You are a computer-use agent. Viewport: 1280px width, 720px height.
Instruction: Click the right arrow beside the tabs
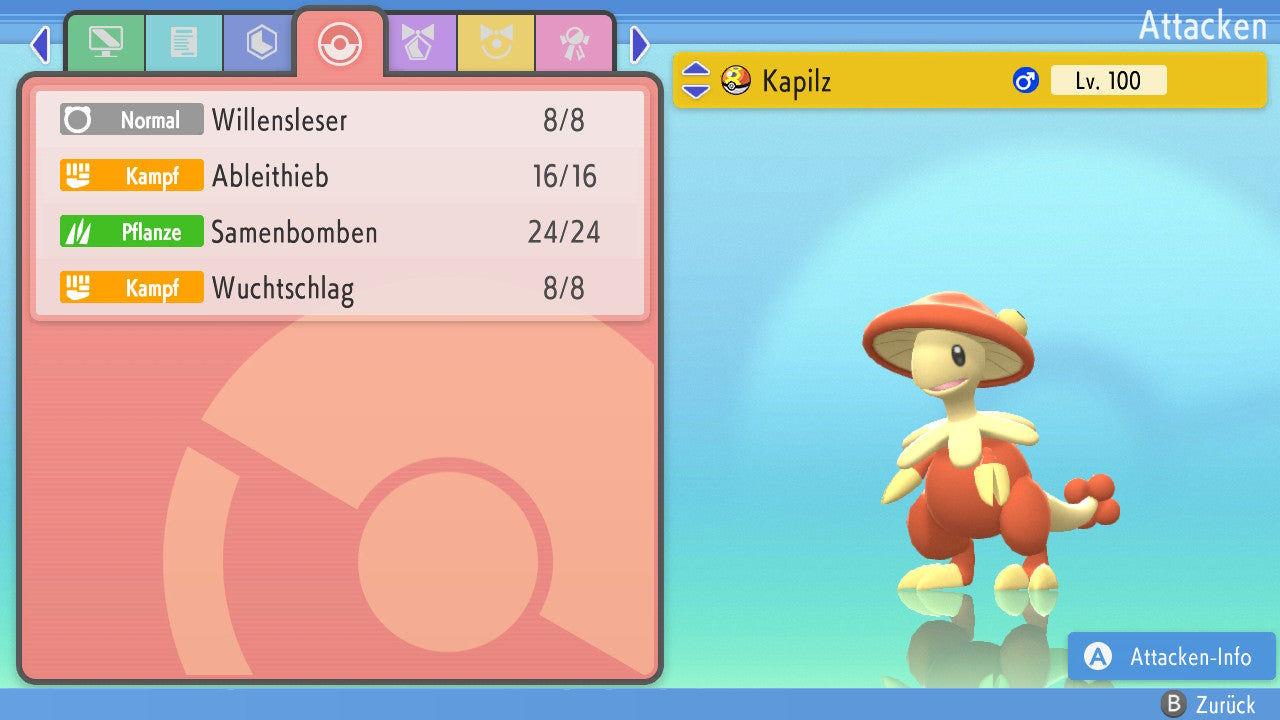[x=640, y=44]
